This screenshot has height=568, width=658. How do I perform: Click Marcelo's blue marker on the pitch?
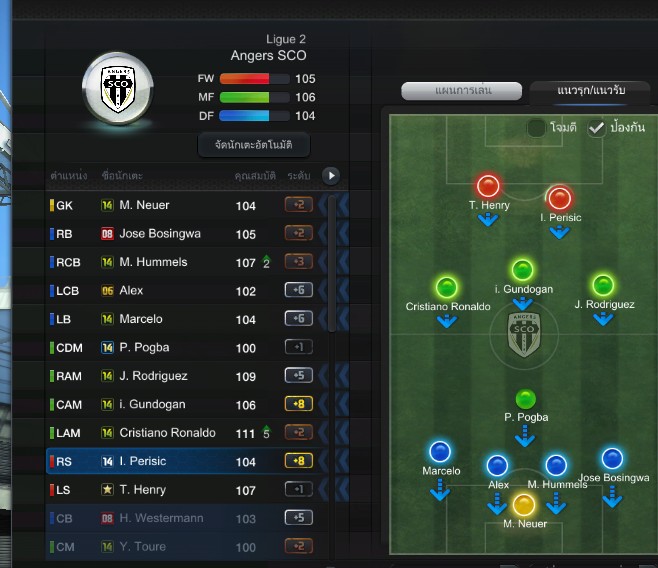coord(439,452)
